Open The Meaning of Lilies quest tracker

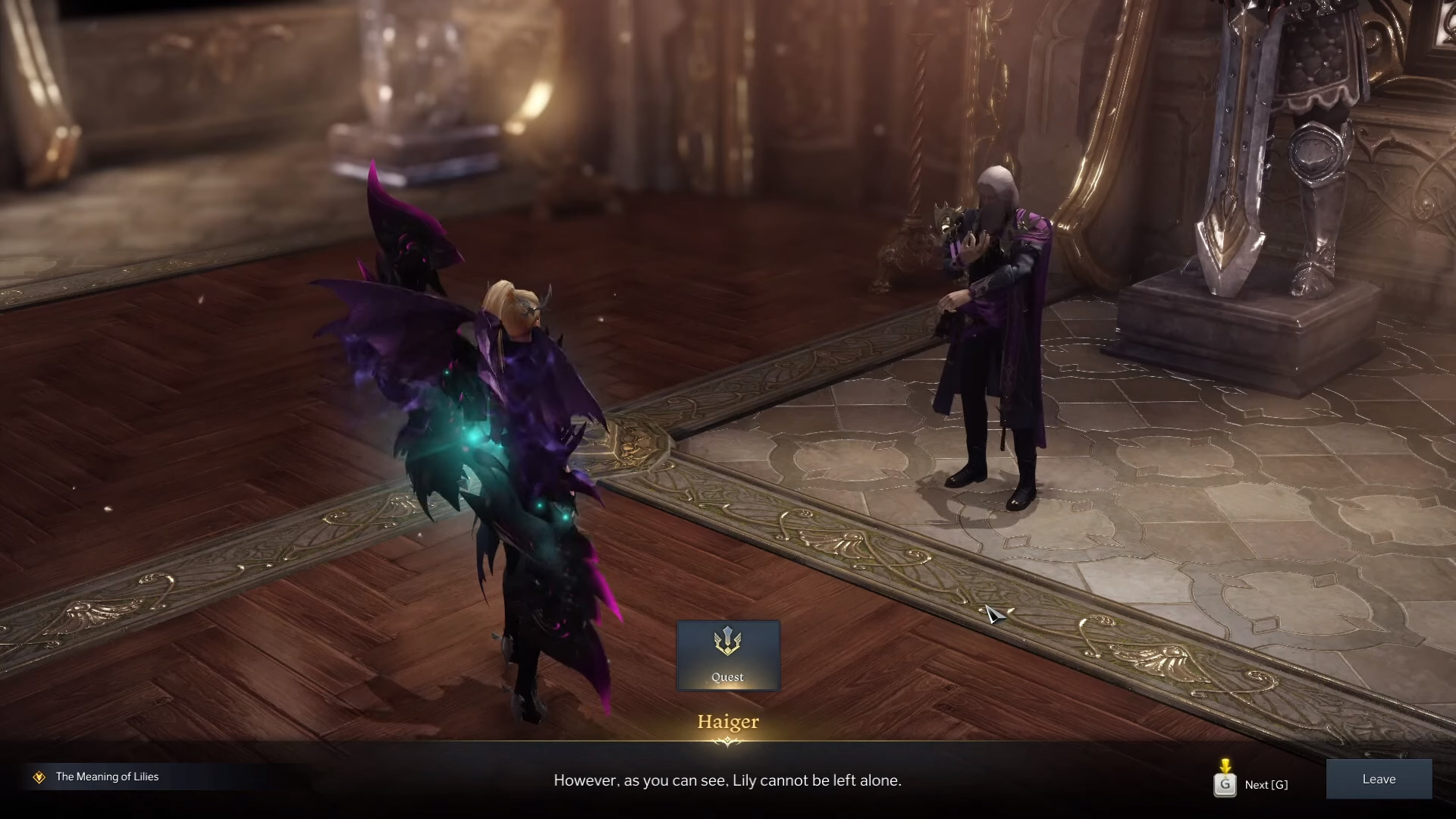107,777
